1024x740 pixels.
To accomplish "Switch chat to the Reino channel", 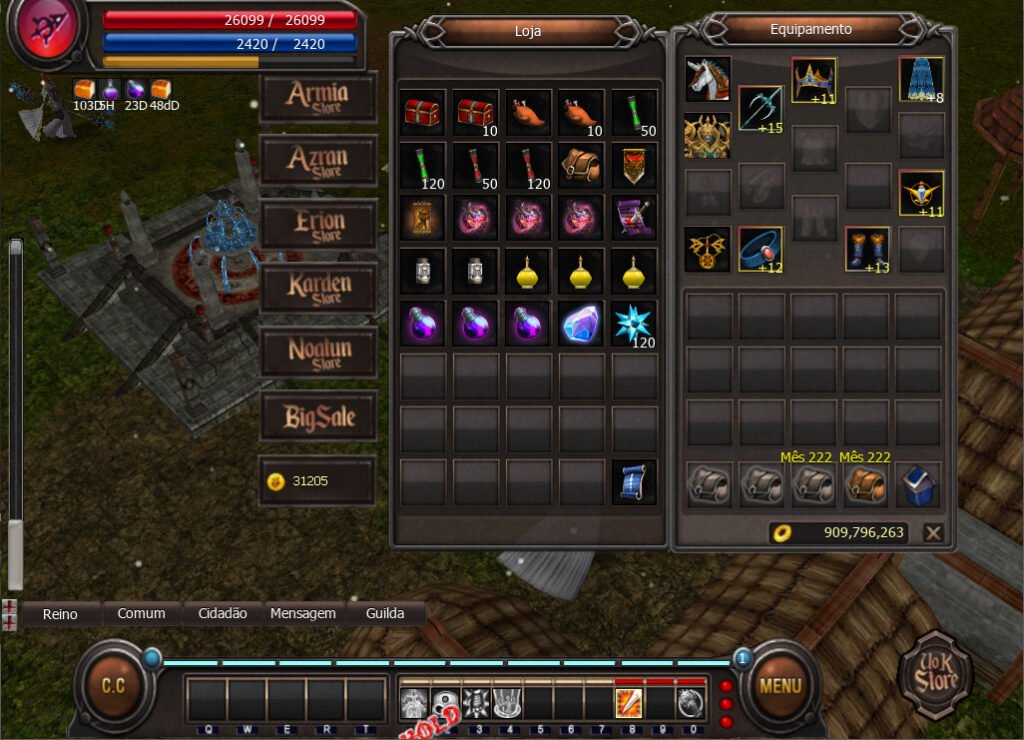I will click(x=60, y=614).
